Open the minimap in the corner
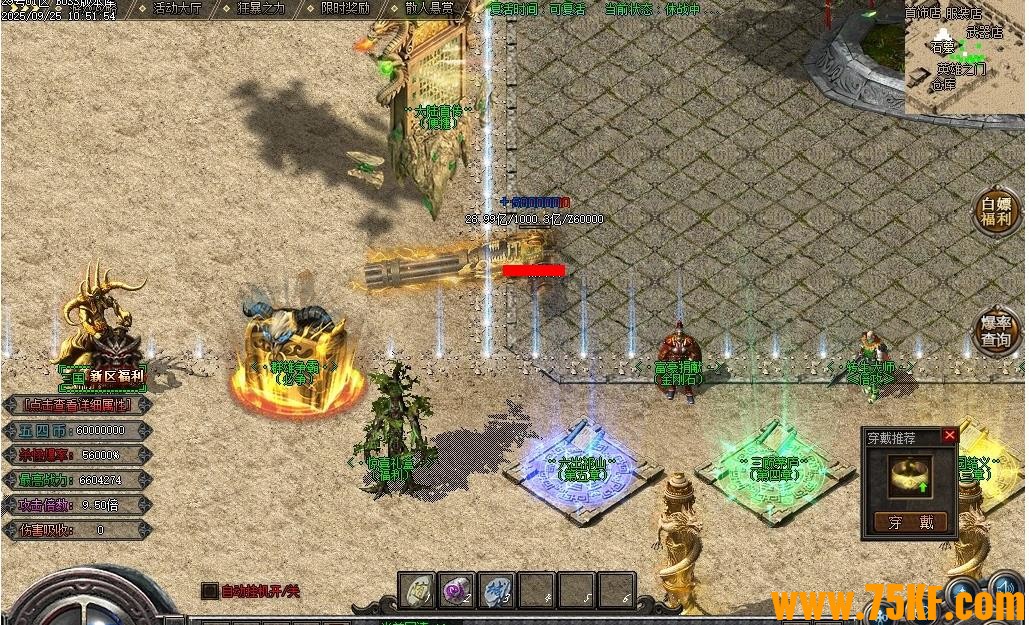The height and width of the screenshot is (625, 1029). [966, 55]
